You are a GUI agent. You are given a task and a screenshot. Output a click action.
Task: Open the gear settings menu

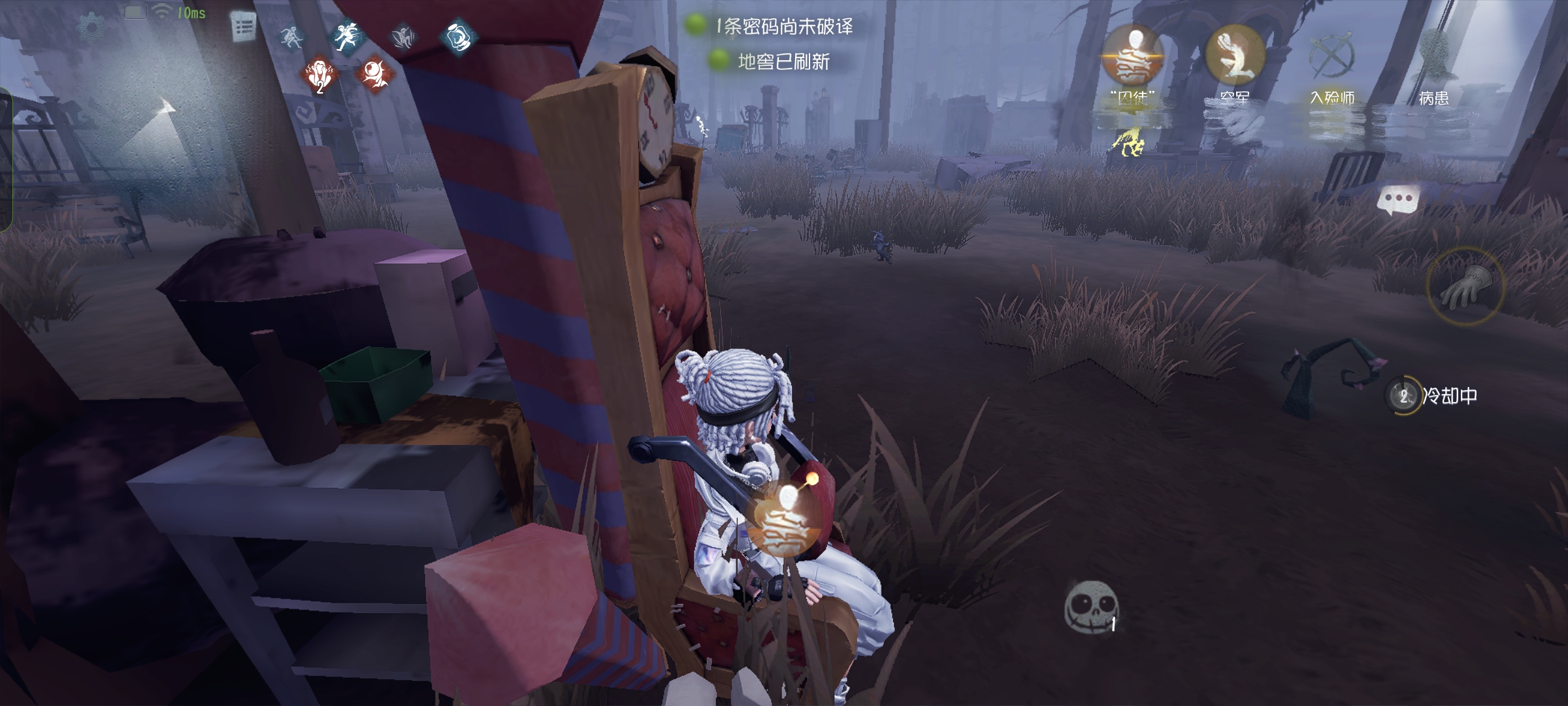pos(91,26)
